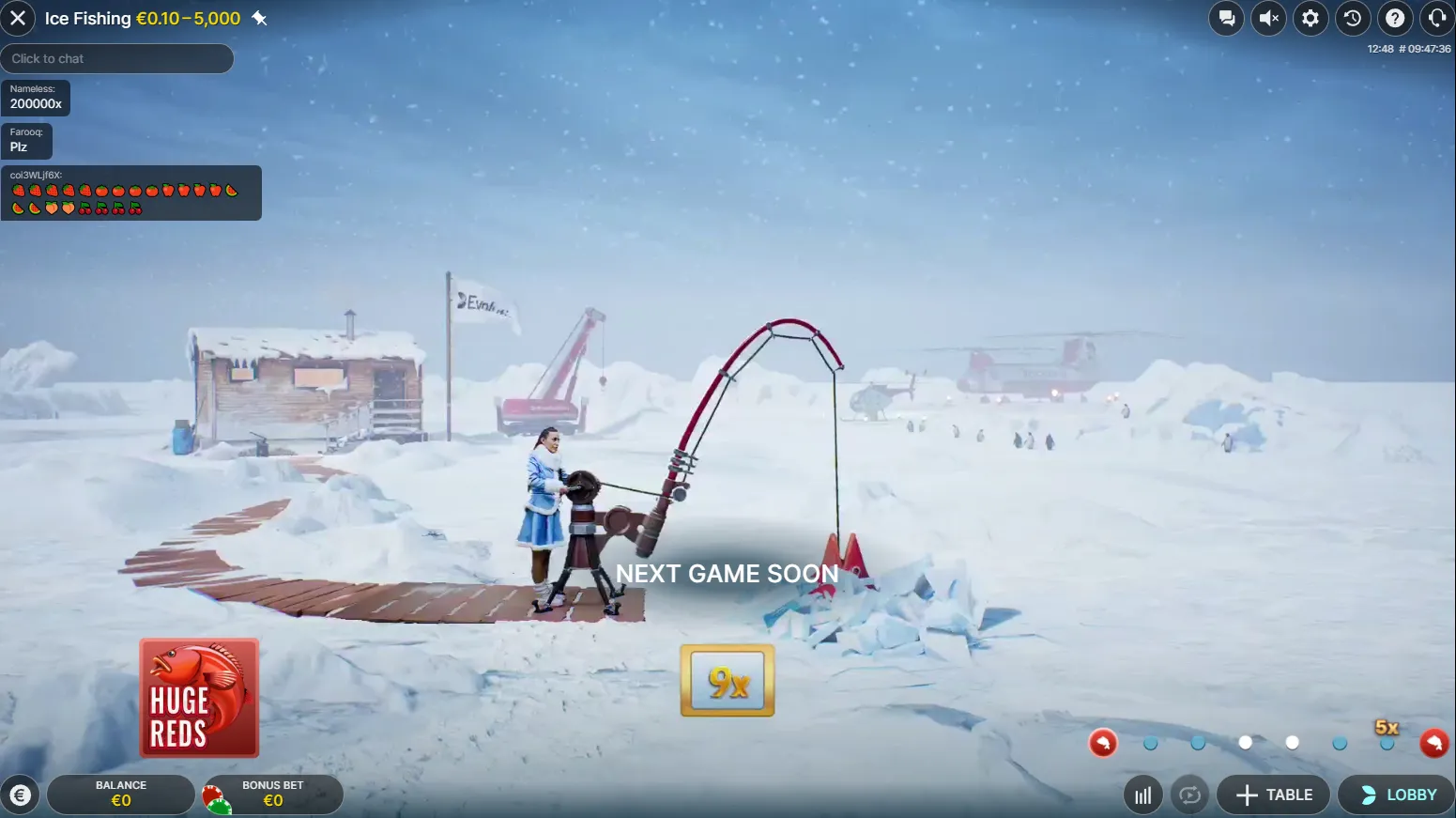Expand the Click to chat field
The height and width of the screenshot is (818, 1456).
pos(117,58)
